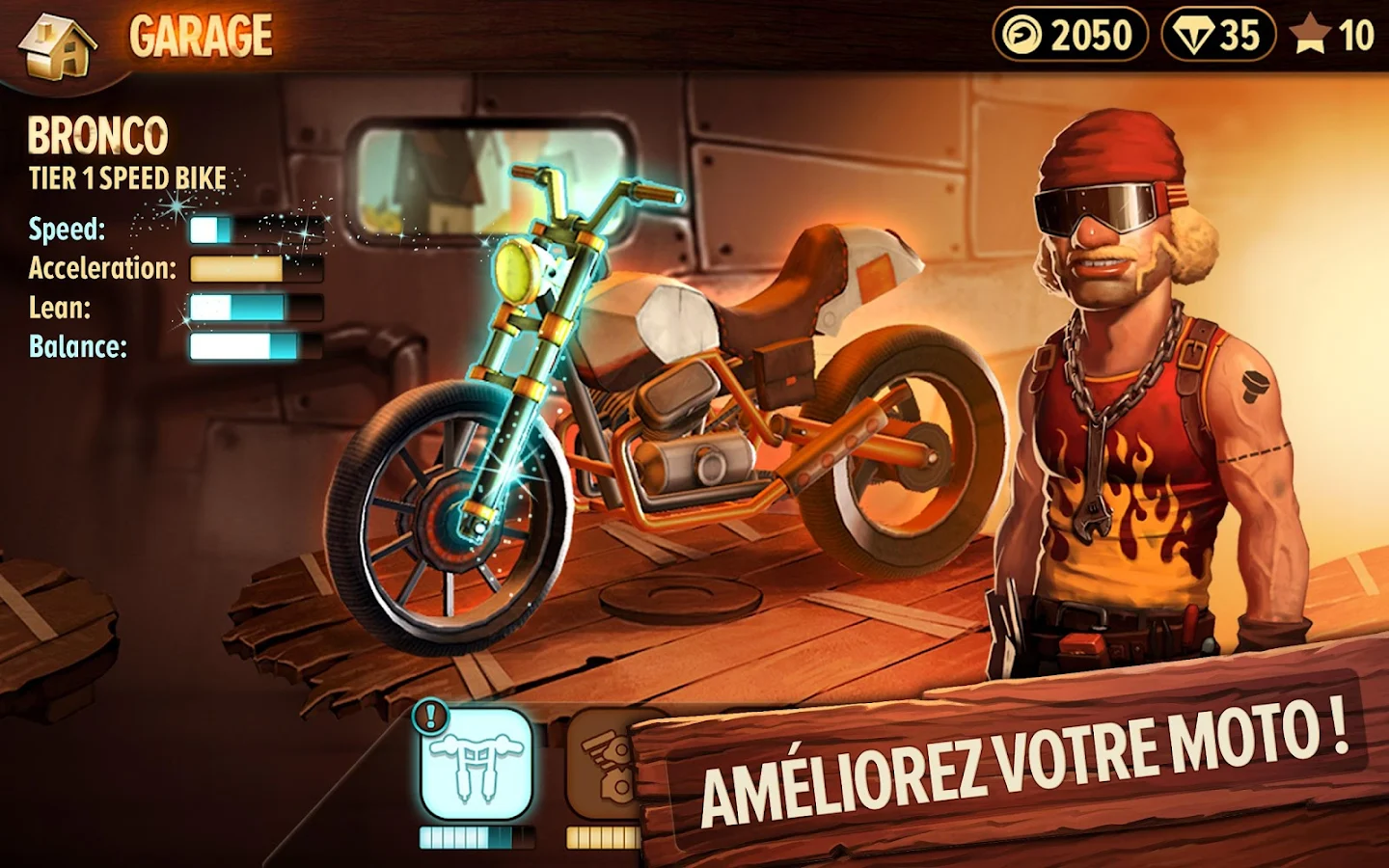1389x868 pixels.
Task: Switch to the GARAGE tab
Action: point(201,36)
